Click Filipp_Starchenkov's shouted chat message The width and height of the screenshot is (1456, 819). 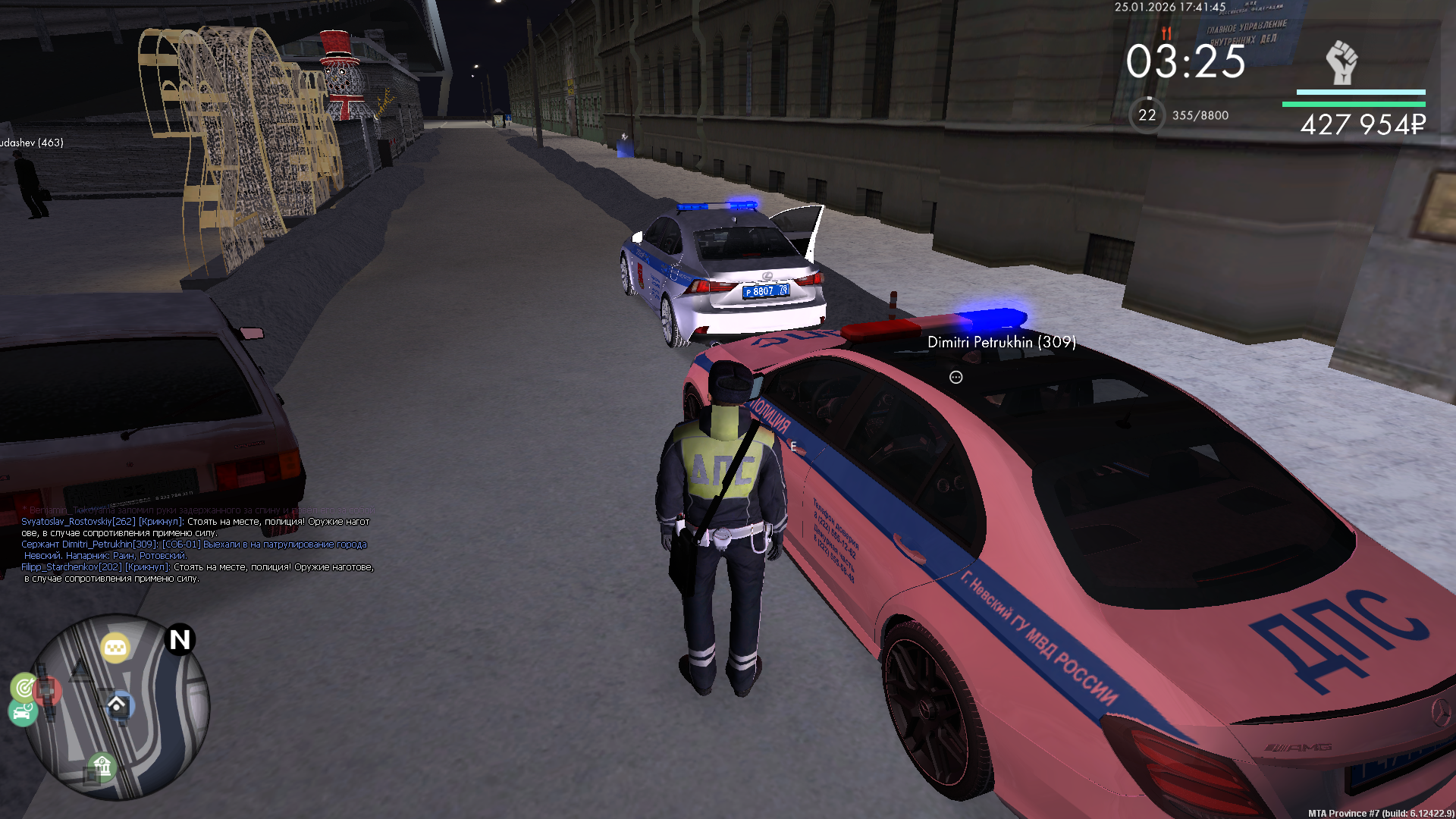pos(197,573)
